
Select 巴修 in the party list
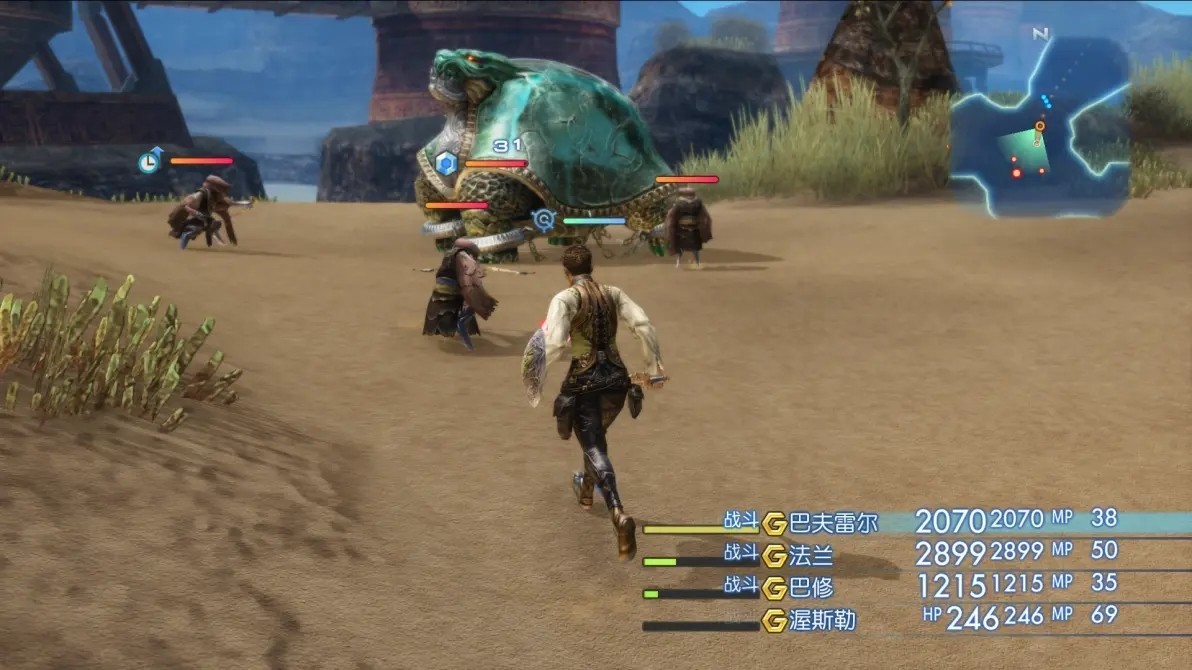coord(811,587)
